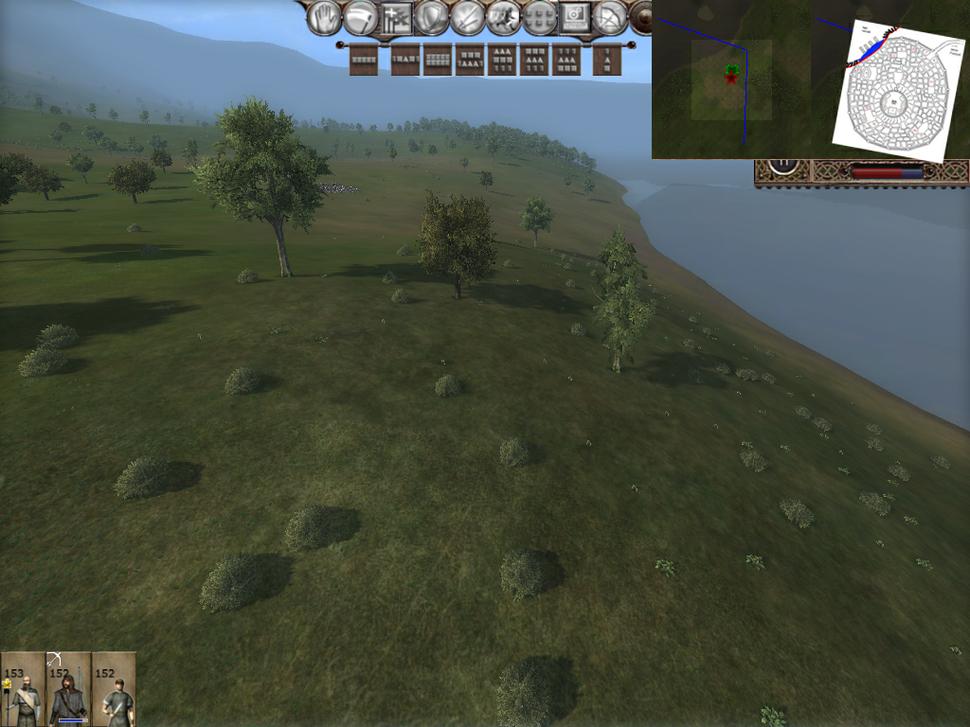
Task: Toggle the bow fire-at-will button
Action: point(610,17)
